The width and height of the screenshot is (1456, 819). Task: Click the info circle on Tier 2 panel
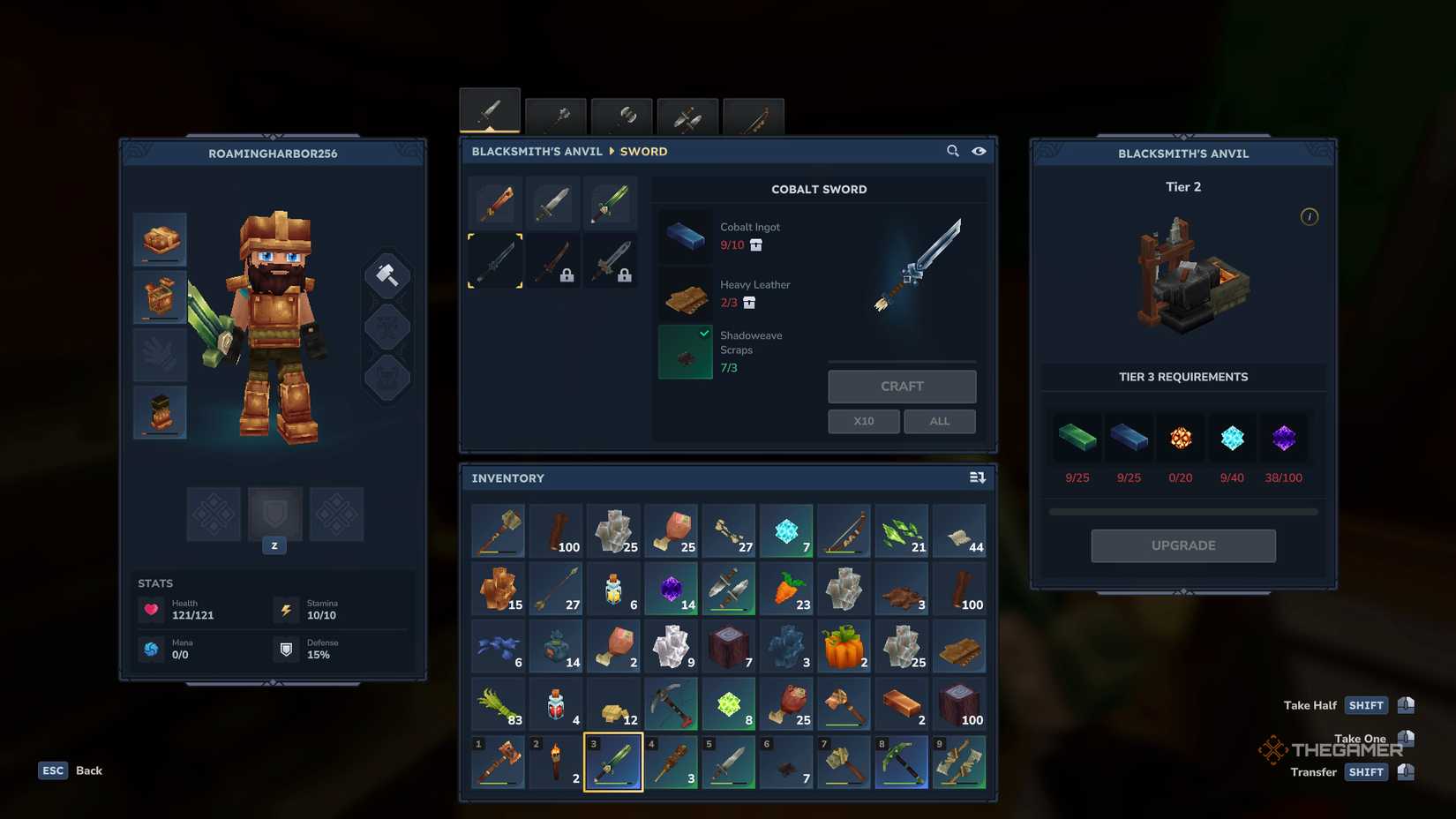tap(1309, 217)
